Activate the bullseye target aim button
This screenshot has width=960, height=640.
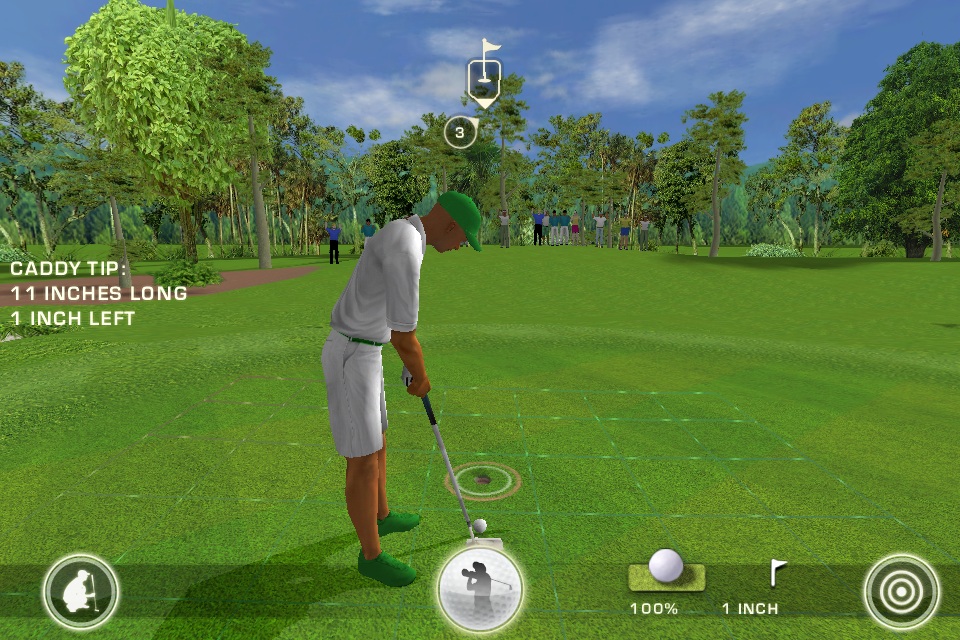click(901, 592)
